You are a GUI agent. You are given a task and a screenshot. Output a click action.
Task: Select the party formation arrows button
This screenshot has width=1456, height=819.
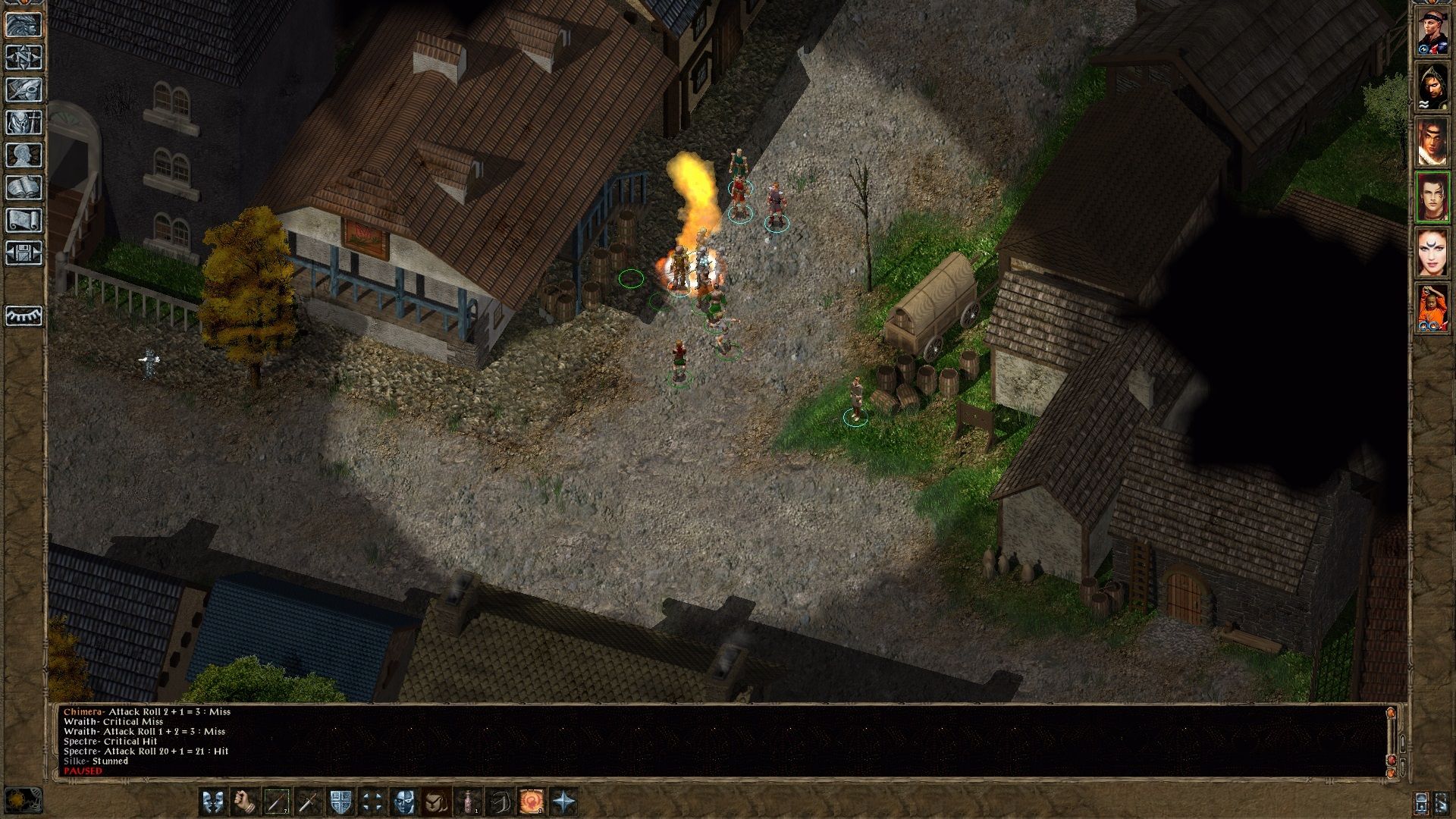(372, 802)
